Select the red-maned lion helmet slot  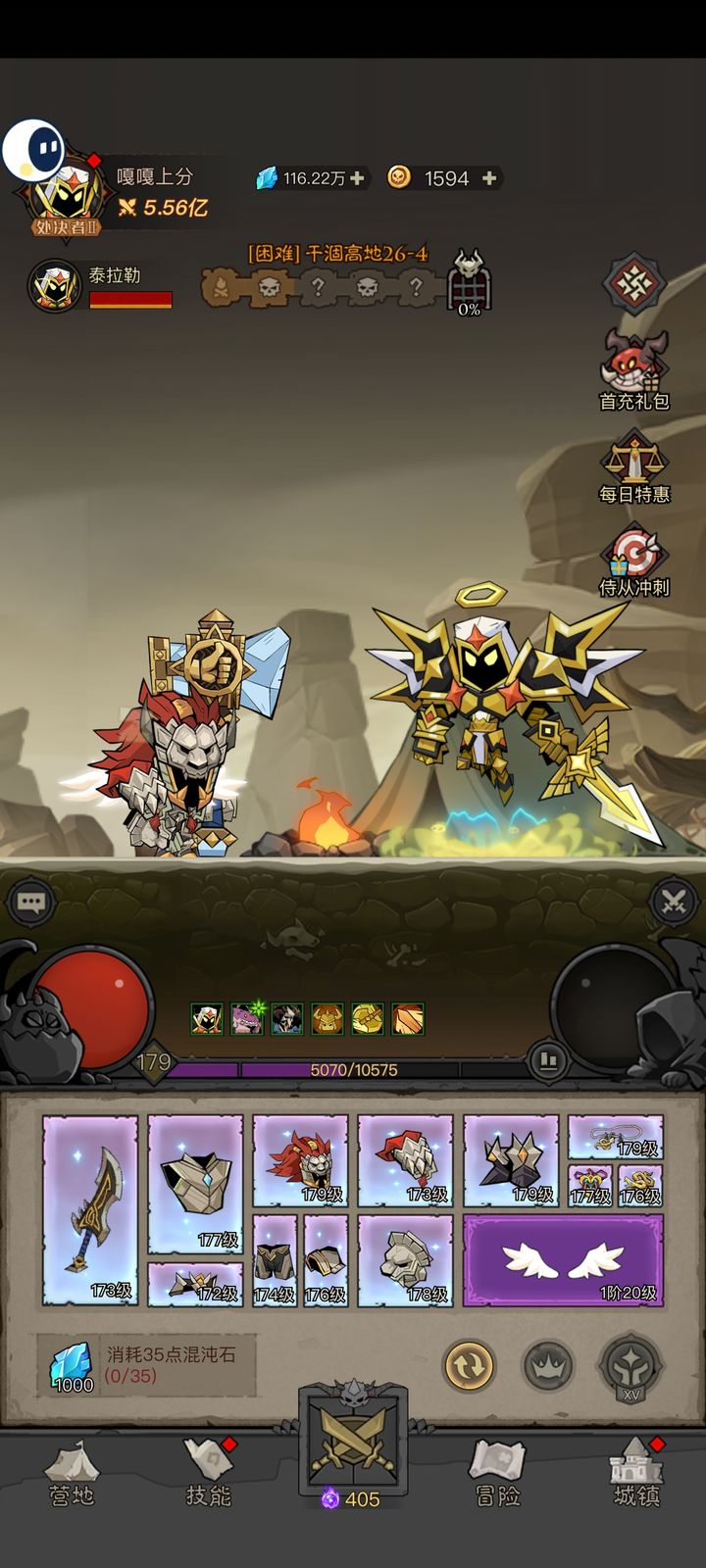coord(300,1159)
